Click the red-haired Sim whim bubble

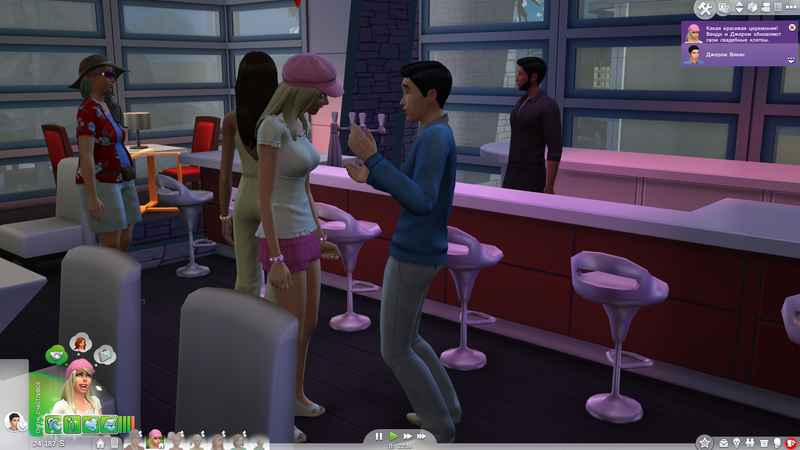[80, 343]
